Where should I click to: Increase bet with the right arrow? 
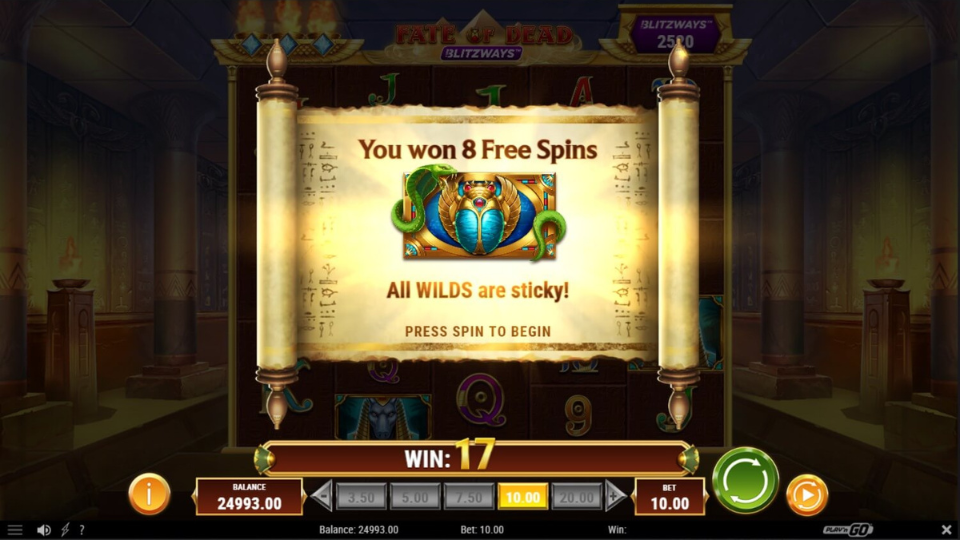pyautogui.click(x=616, y=496)
